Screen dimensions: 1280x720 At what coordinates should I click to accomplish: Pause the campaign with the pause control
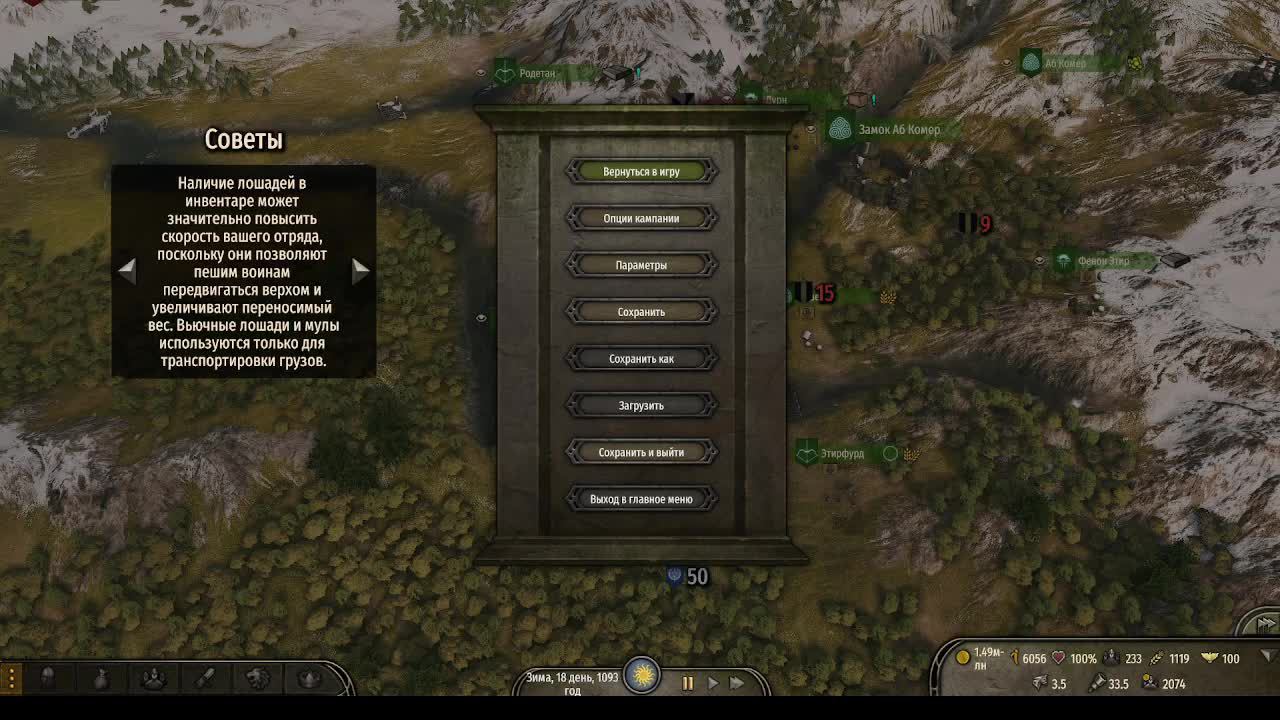[688, 683]
